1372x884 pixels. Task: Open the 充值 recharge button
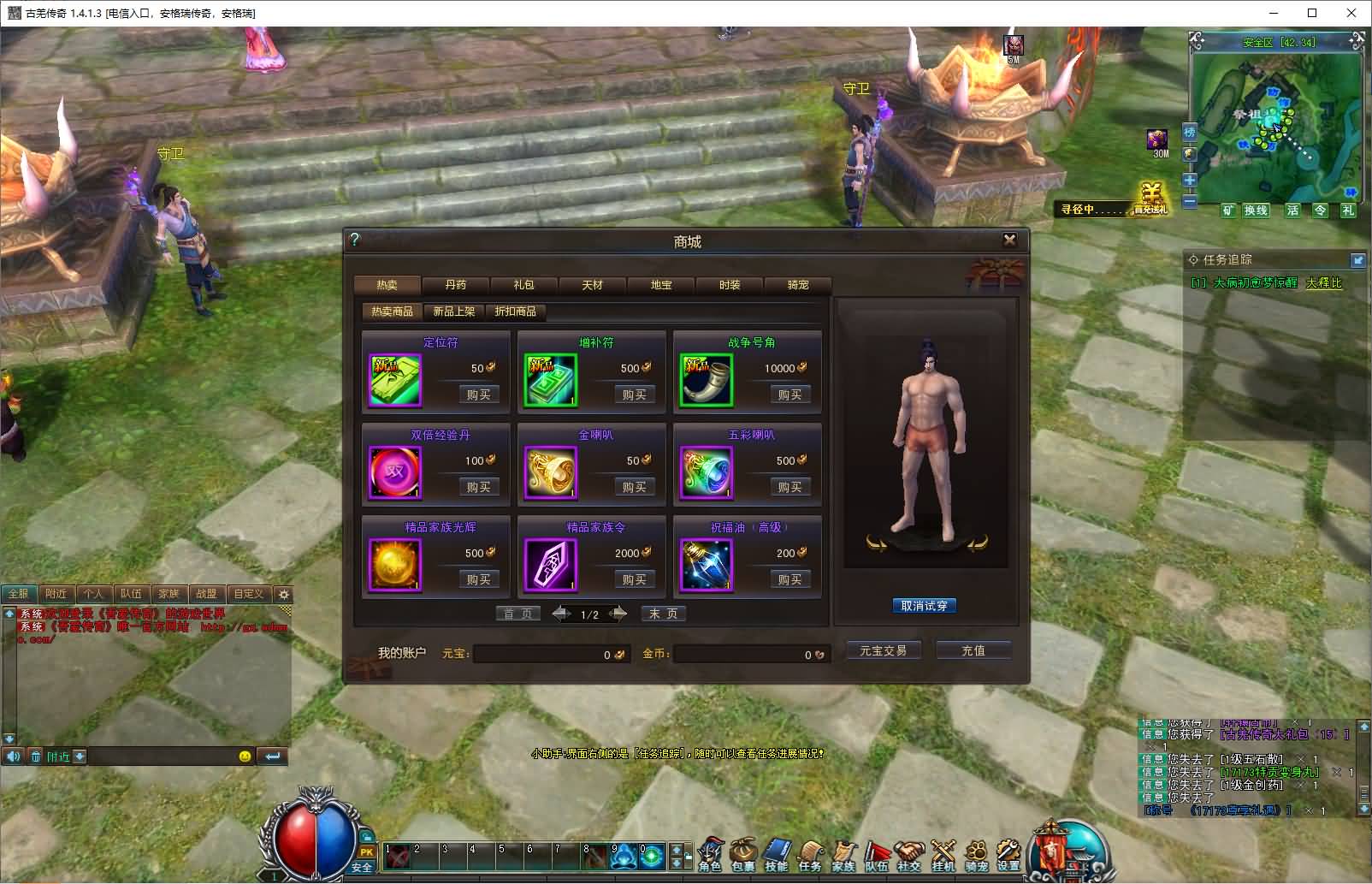point(973,651)
